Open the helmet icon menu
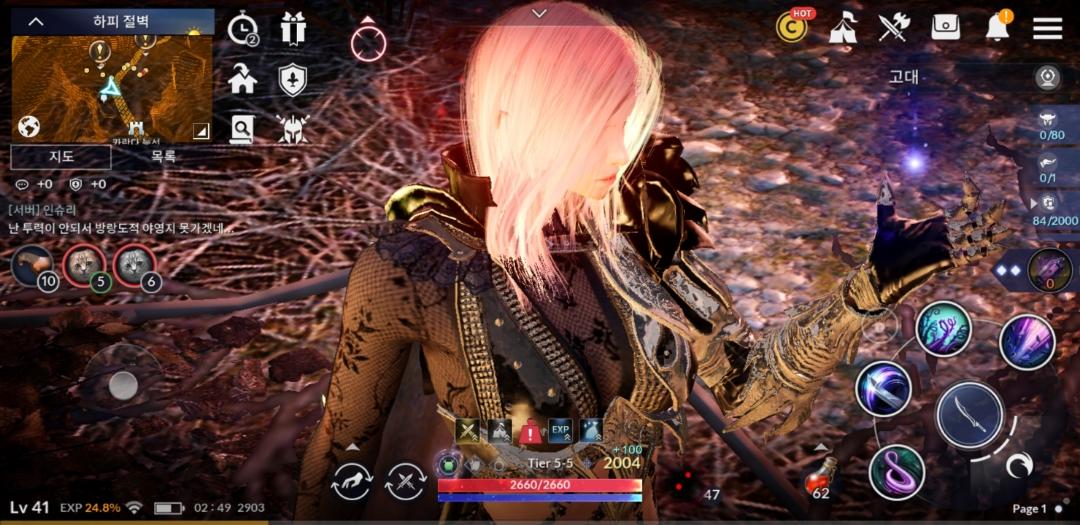Image resolution: width=1080 pixels, height=525 pixels. pyautogui.click(x=292, y=129)
